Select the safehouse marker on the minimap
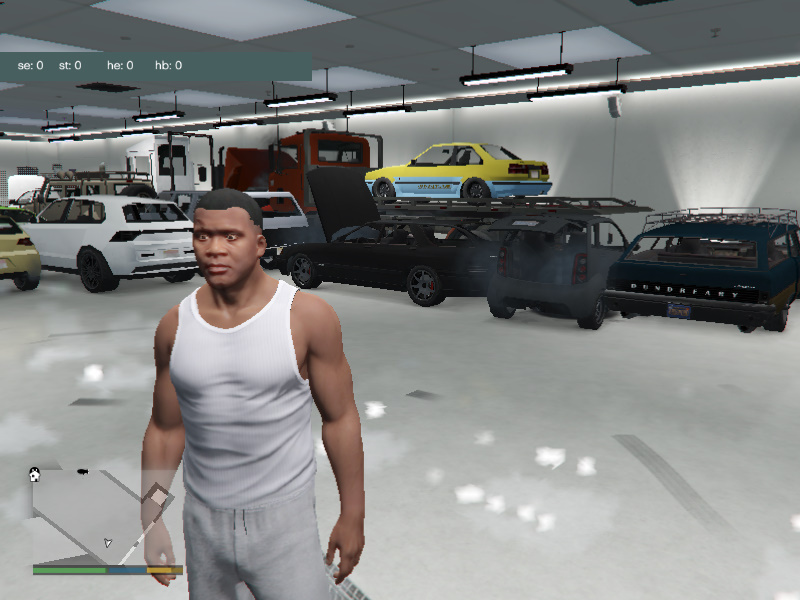This screenshot has height=600, width=800. pos(35,475)
